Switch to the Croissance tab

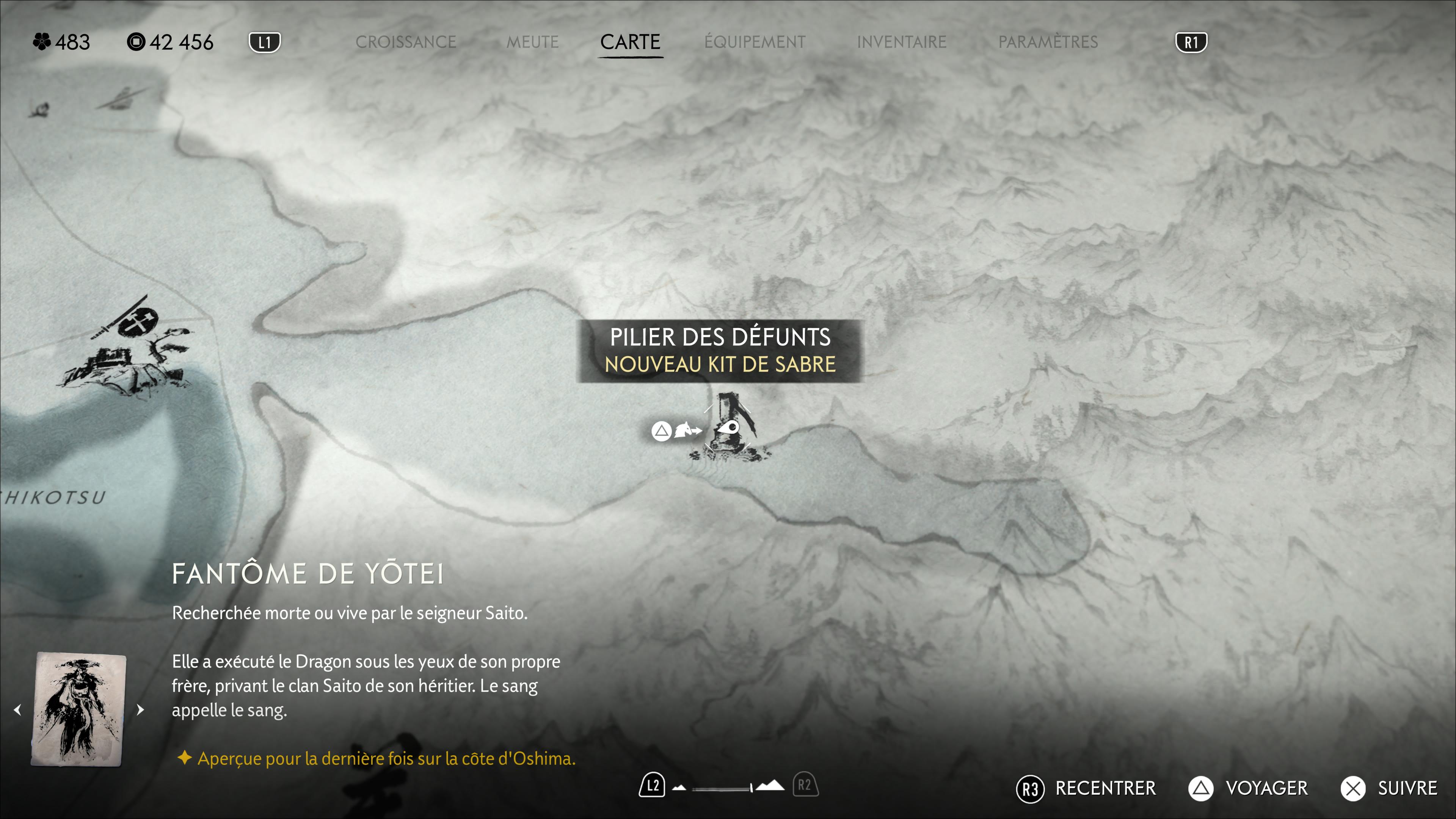click(405, 42)
